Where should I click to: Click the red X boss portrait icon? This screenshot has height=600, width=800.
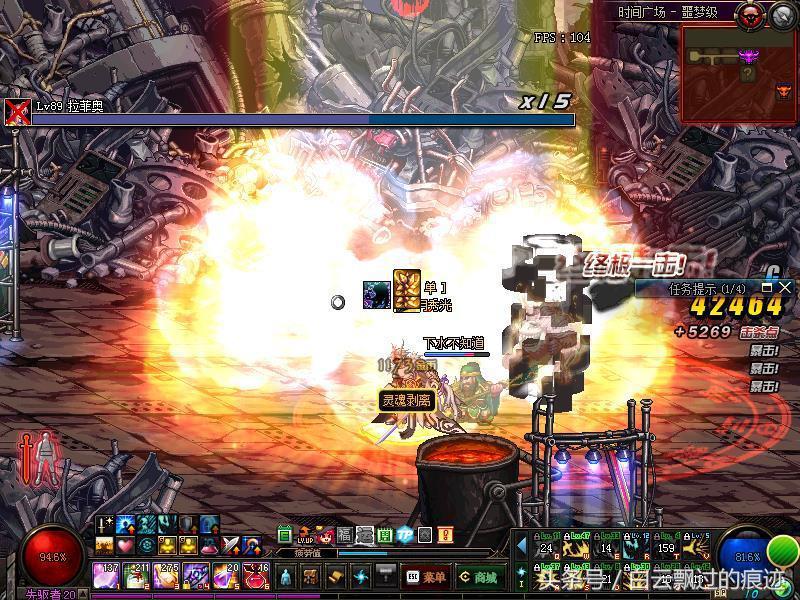pyautogui.click(x=17, y=111)
